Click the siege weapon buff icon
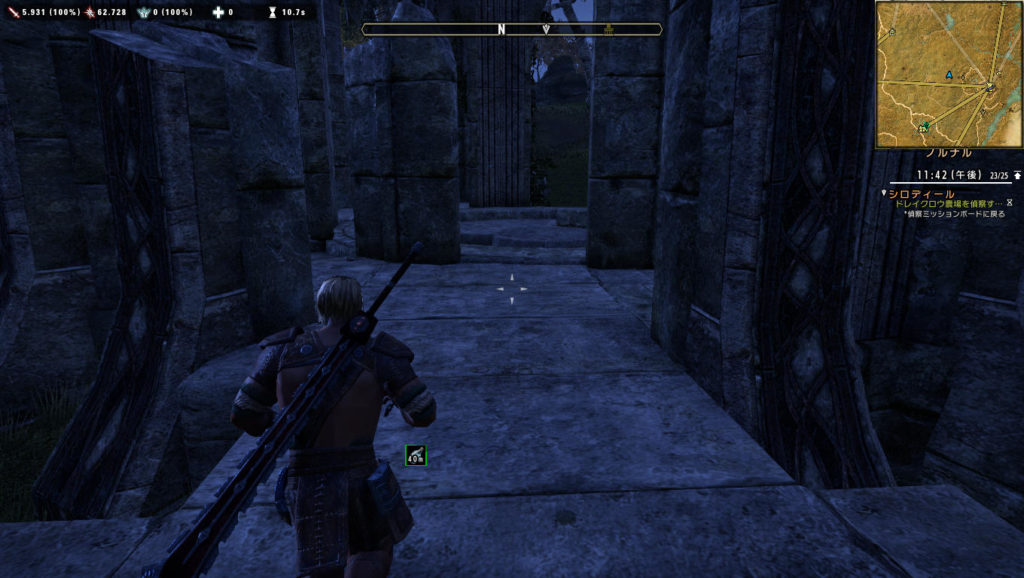 [416, 456]
